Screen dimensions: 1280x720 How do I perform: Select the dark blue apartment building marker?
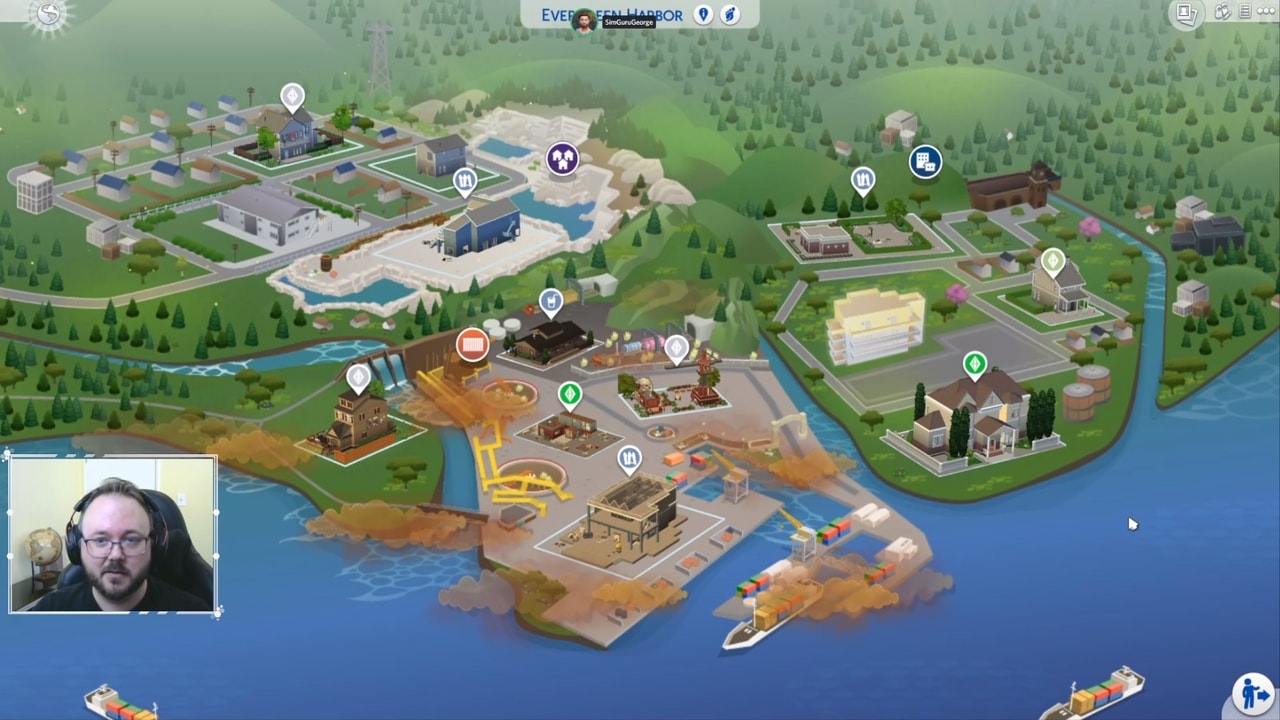point(925,162)
